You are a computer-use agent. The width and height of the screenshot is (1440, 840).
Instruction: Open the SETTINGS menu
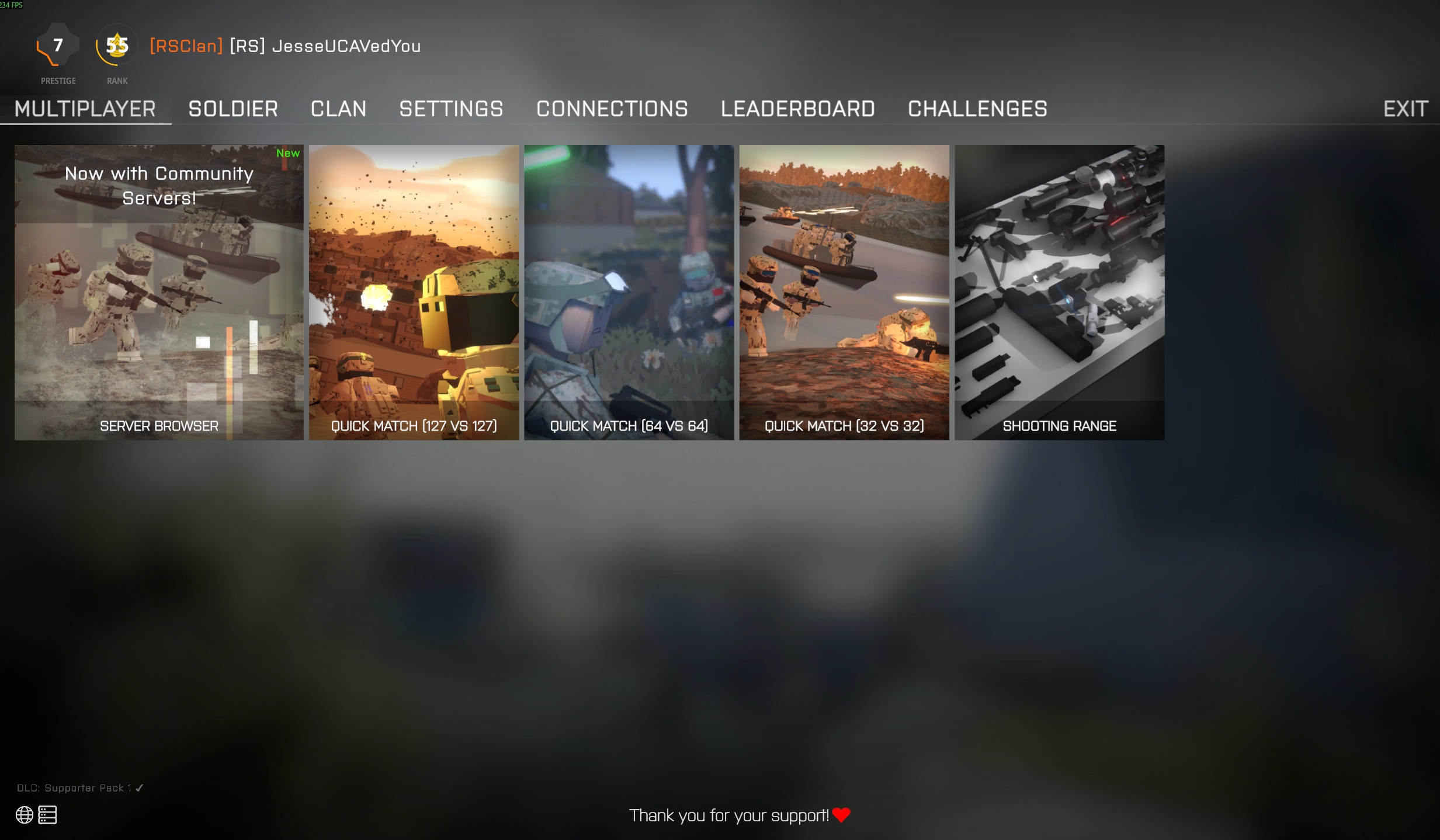451,109
